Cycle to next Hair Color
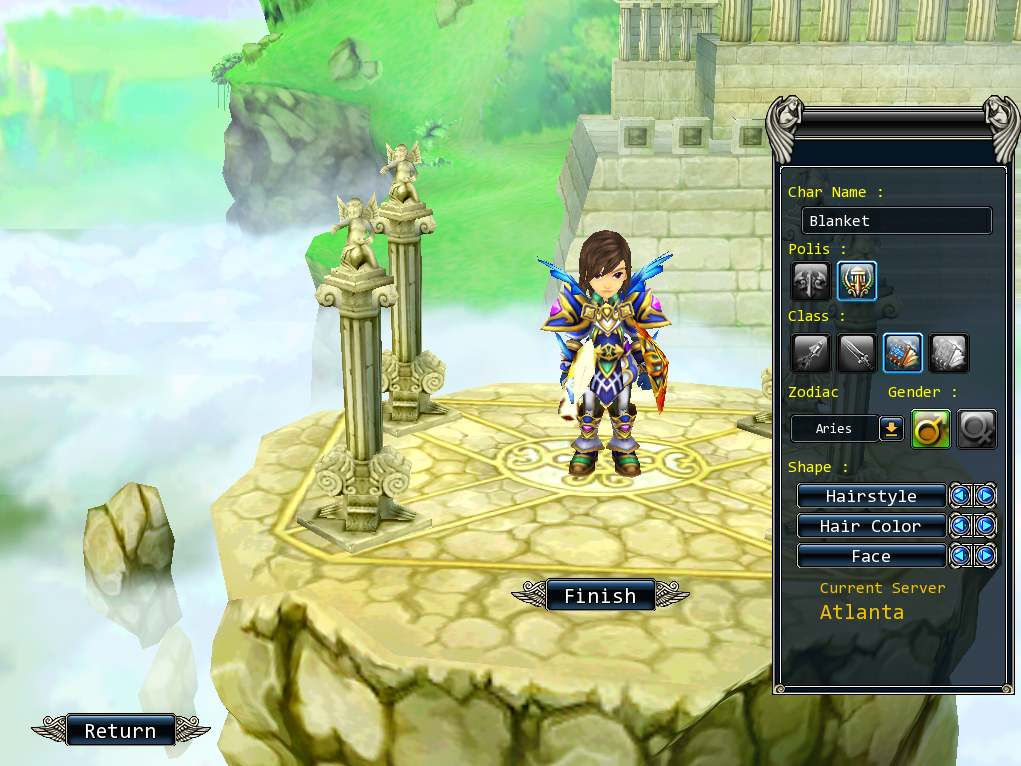 (x=986, y=526)
